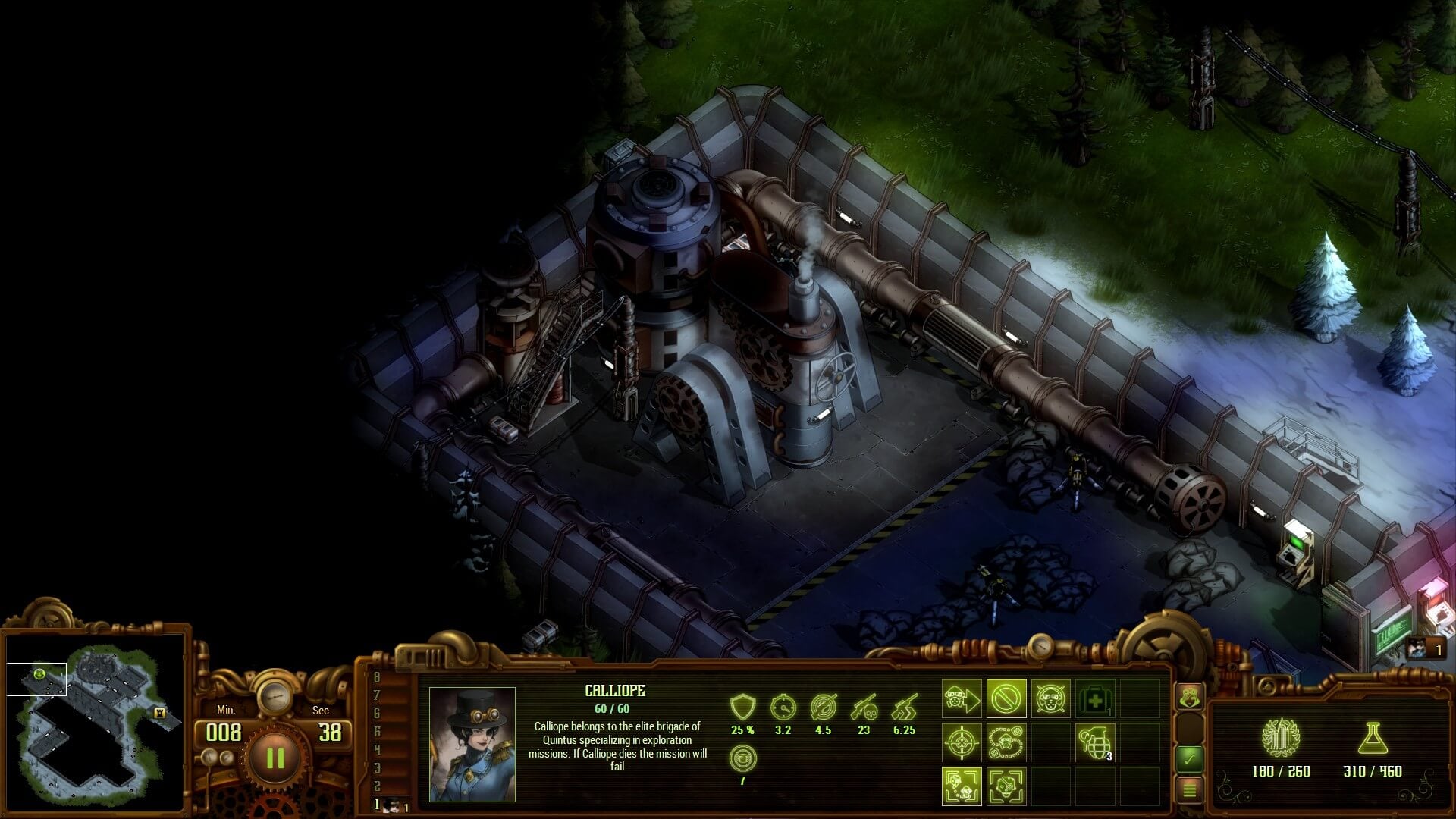Toggle the bracketed soldier head stance
The image size is (1456, 819).
pos(1006,786)
